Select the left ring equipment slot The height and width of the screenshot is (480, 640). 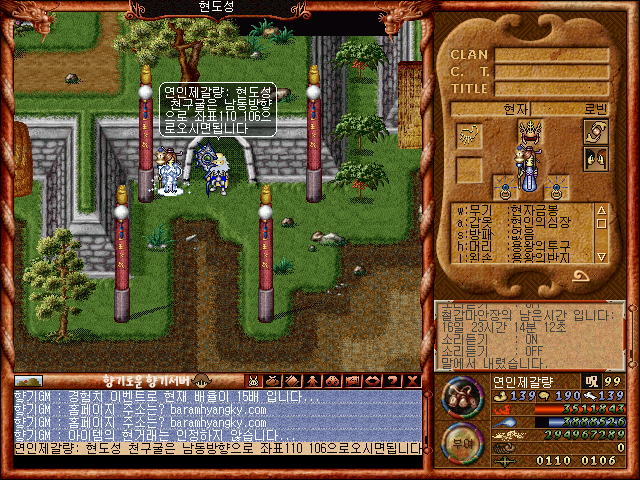click(506, 189)
